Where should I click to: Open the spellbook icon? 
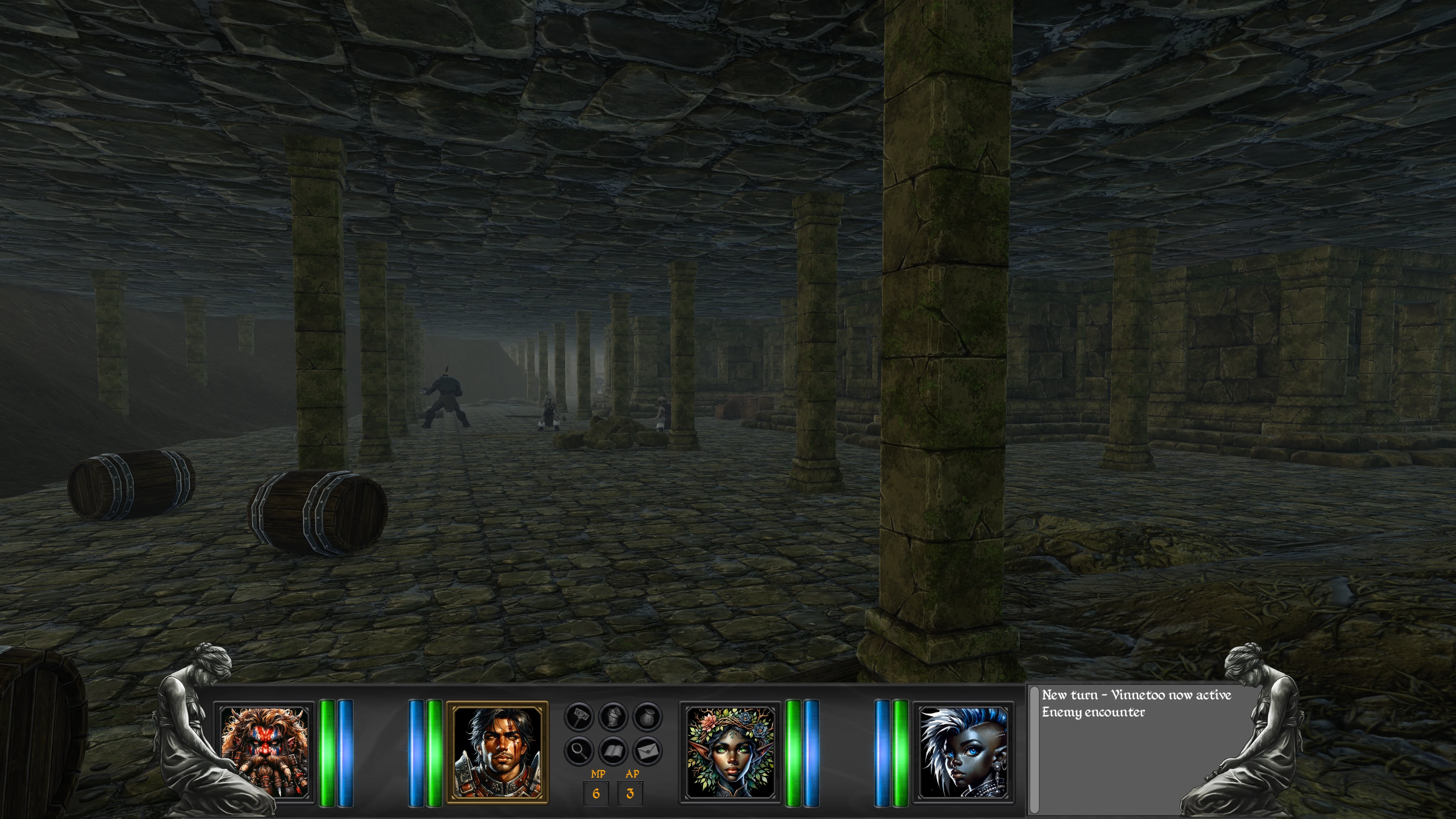click(613, 751)
